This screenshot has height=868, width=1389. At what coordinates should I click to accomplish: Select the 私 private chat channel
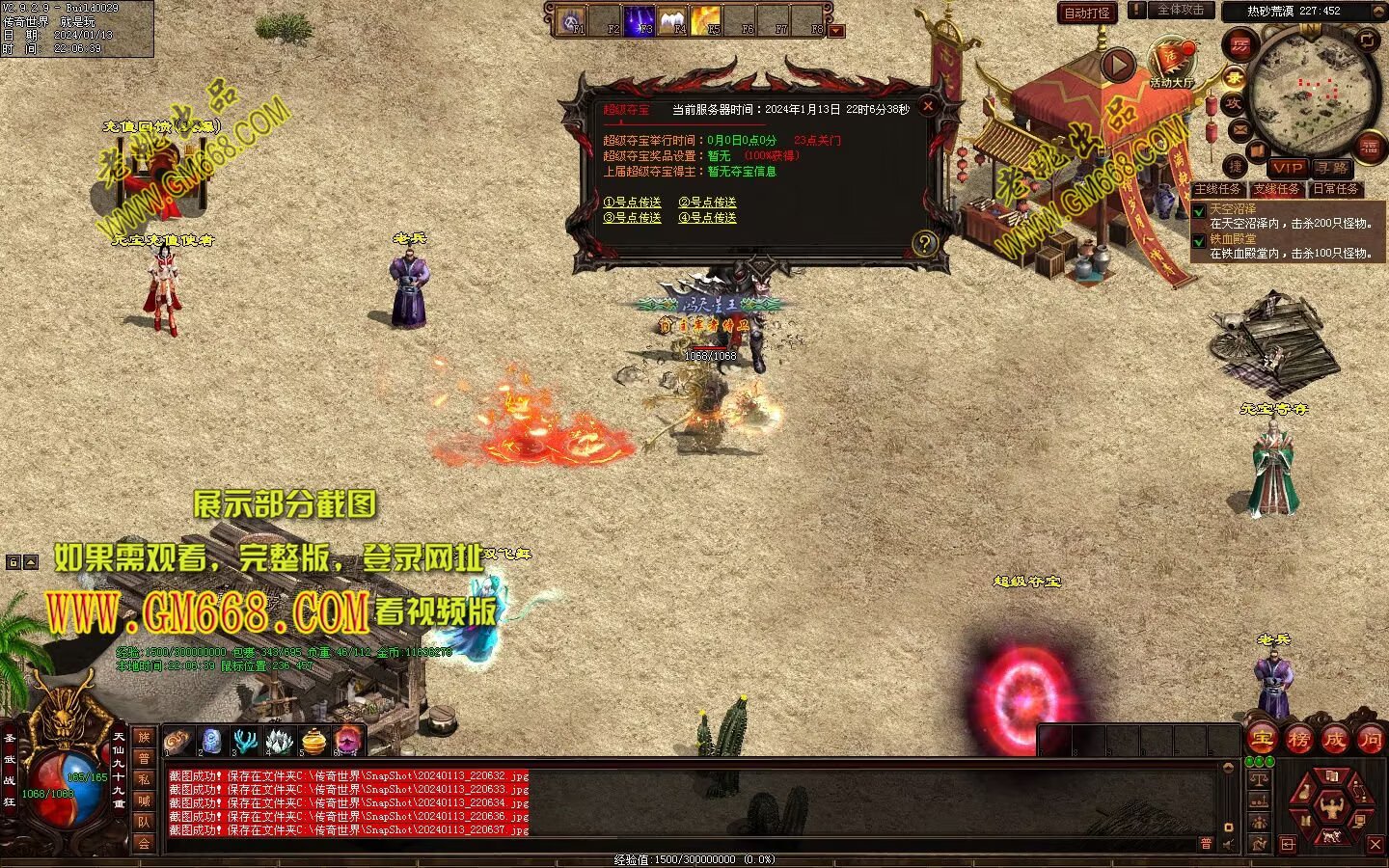point(144,779)
